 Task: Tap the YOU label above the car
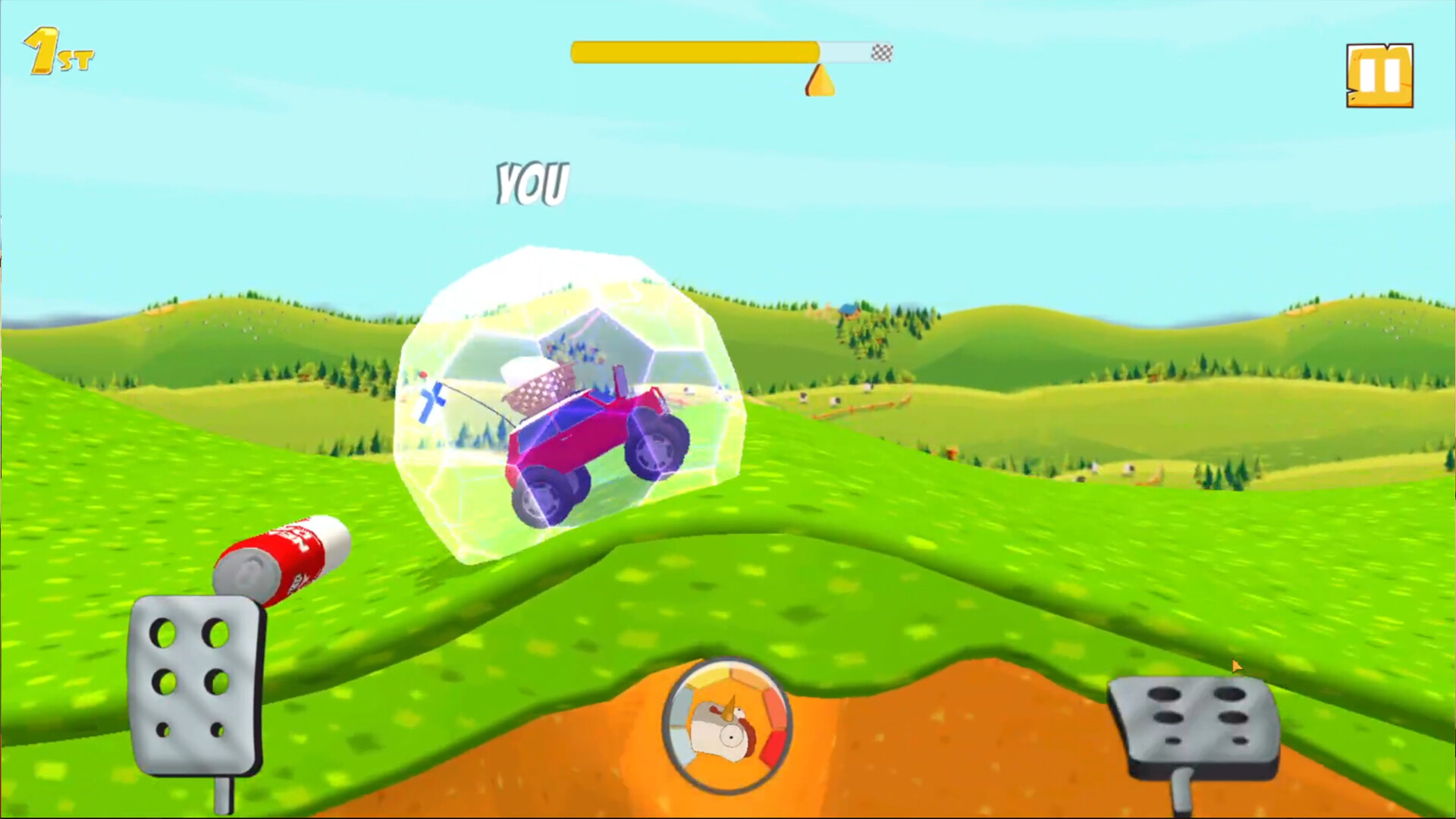click(532, 182)
